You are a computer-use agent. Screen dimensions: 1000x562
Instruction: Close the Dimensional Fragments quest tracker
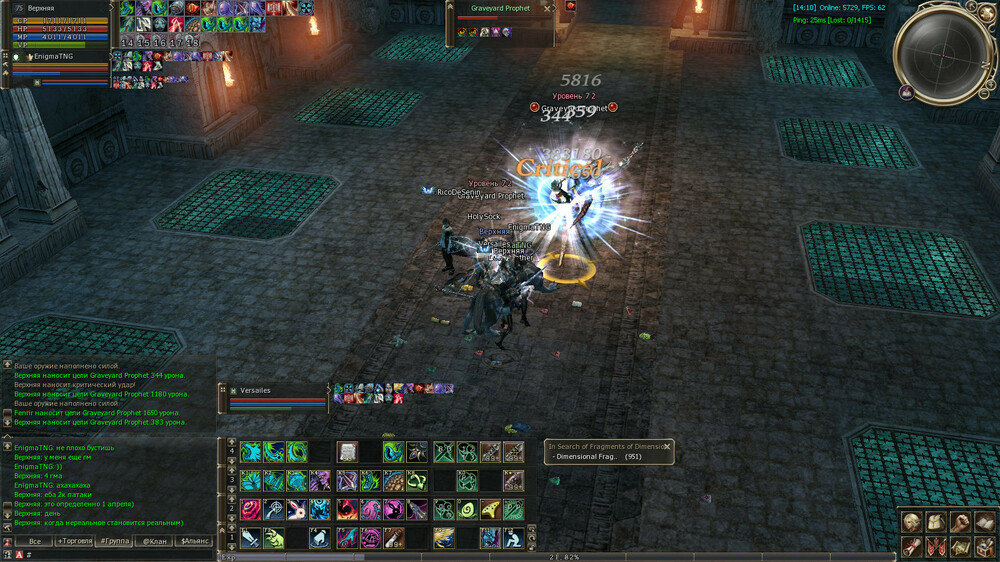(667, 447)
